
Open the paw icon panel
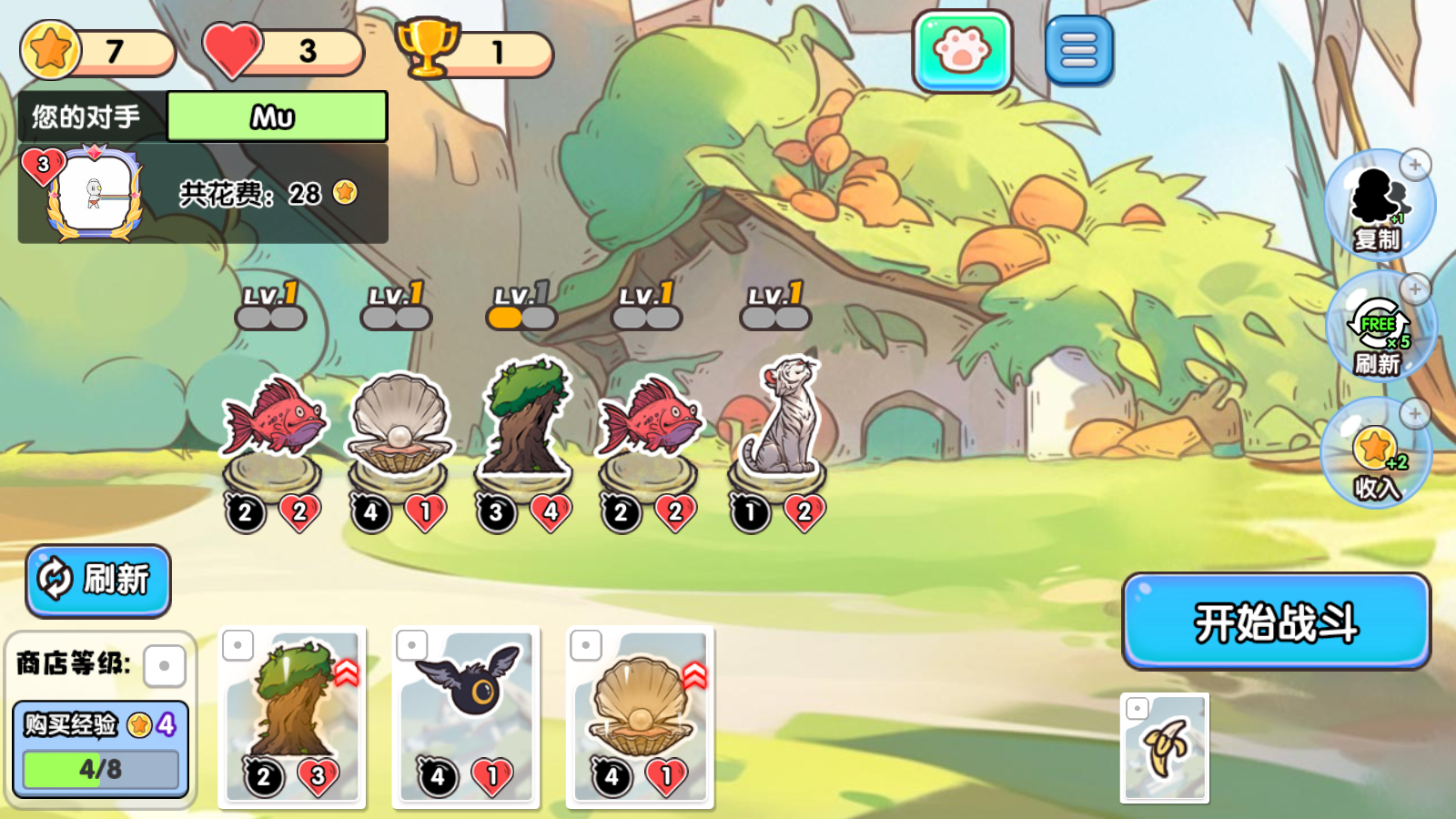(962, 50)
